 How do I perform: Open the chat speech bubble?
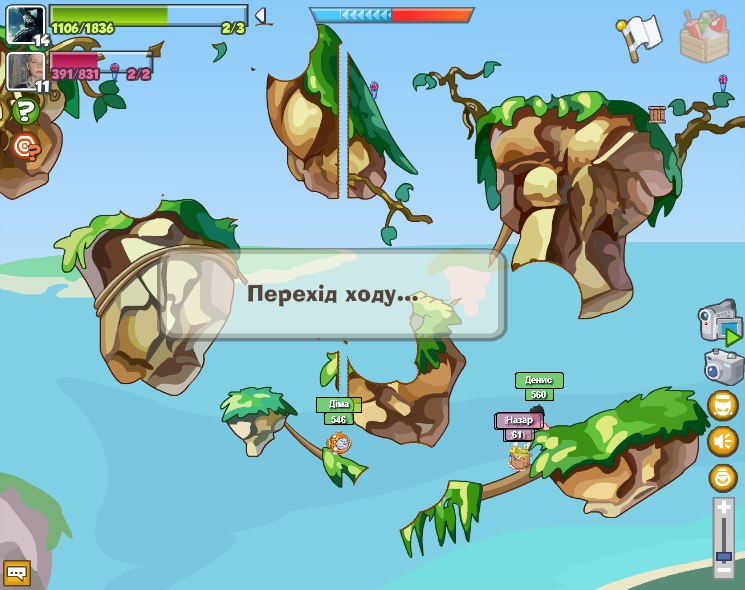17,573
